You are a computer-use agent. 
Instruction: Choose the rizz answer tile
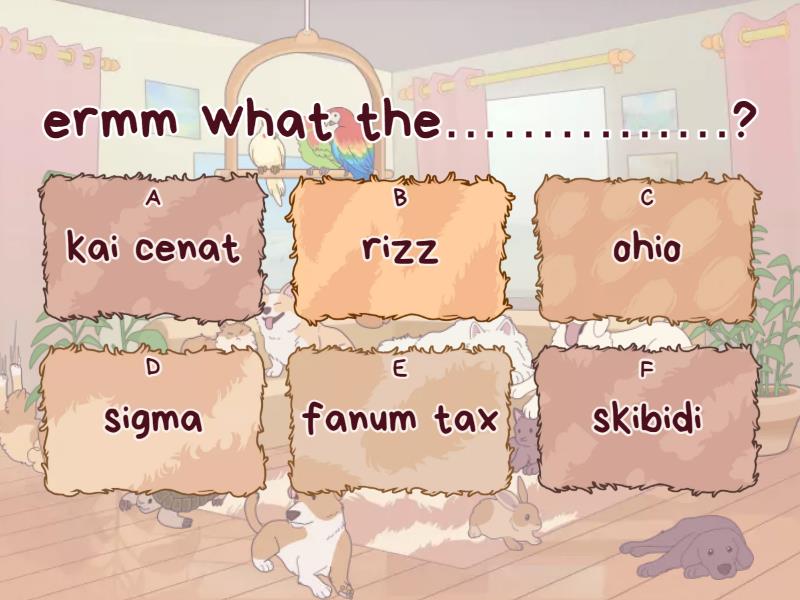click(x=400, y=247)
